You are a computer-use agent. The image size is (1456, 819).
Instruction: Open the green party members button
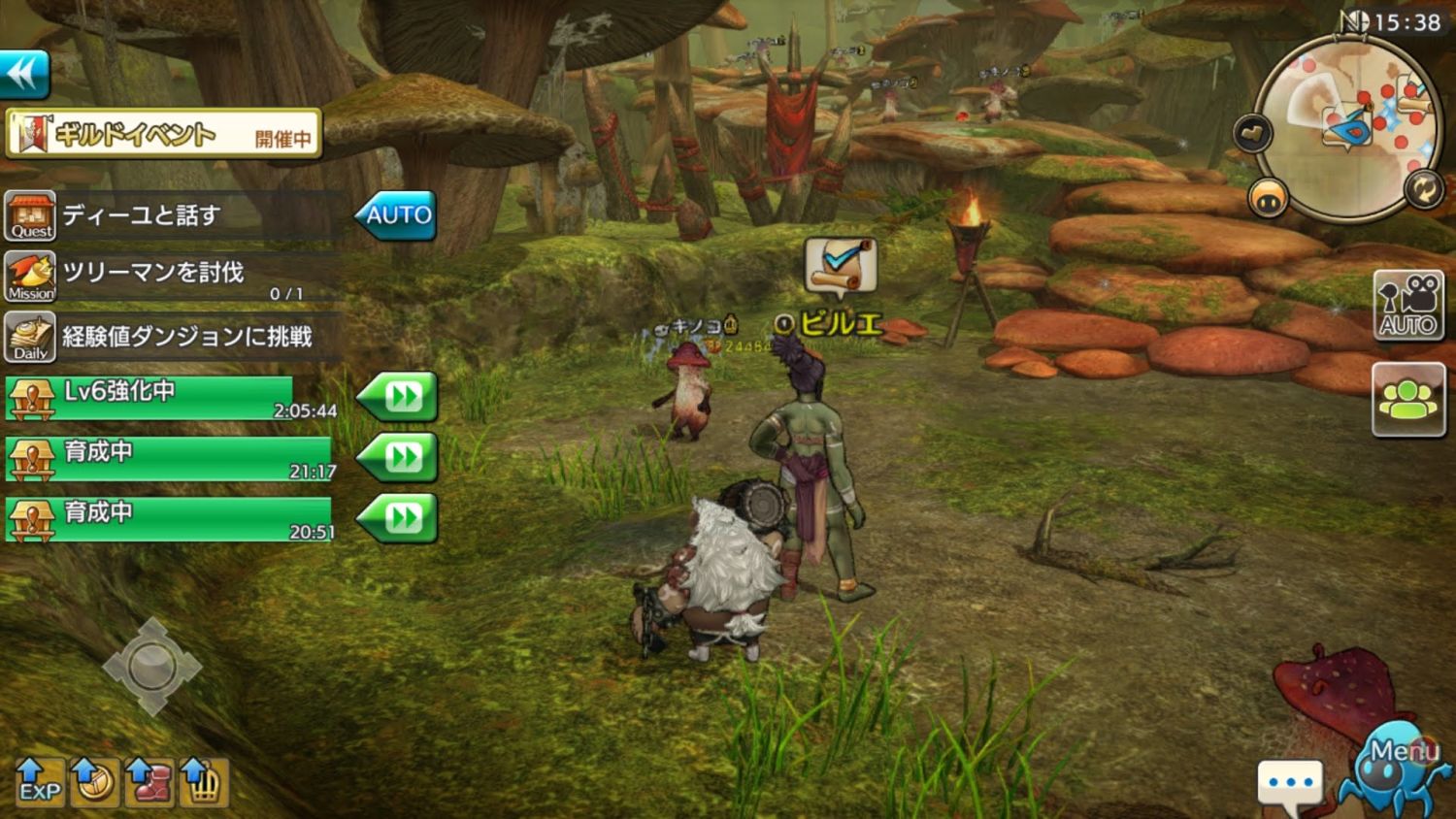point(1408,399)
